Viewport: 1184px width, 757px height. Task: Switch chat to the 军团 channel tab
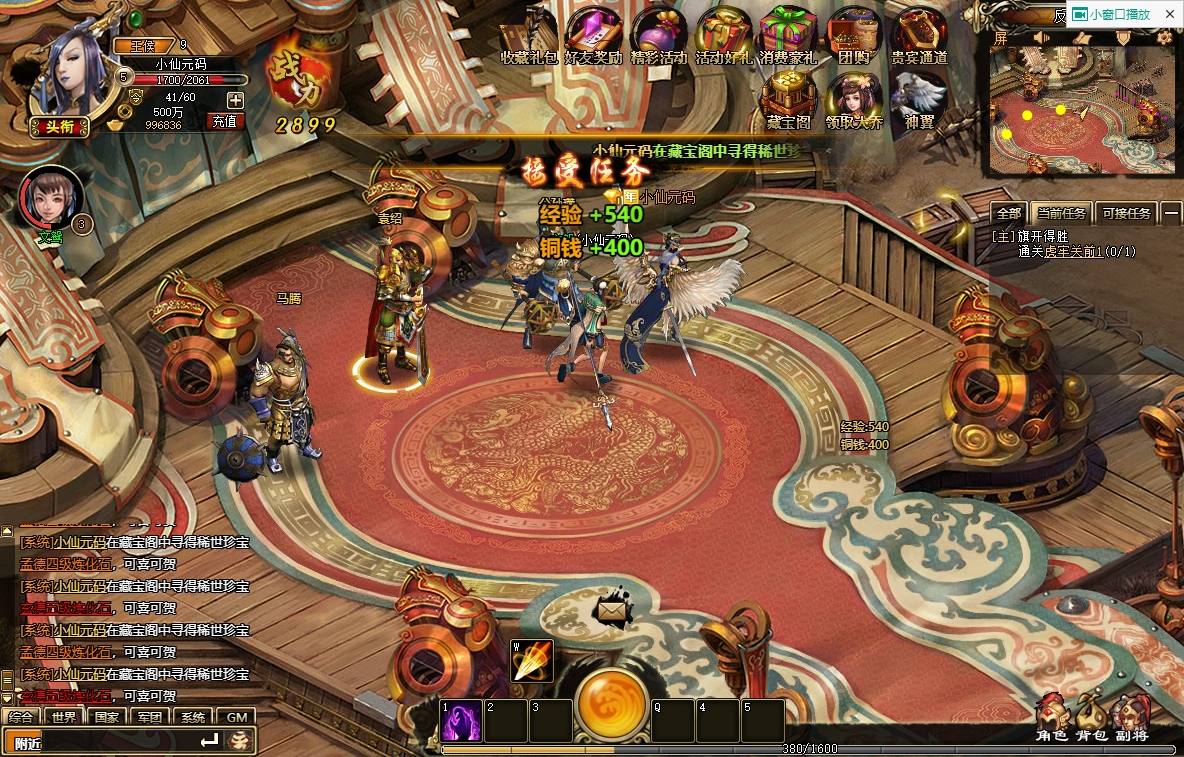[x=150, y=717]
